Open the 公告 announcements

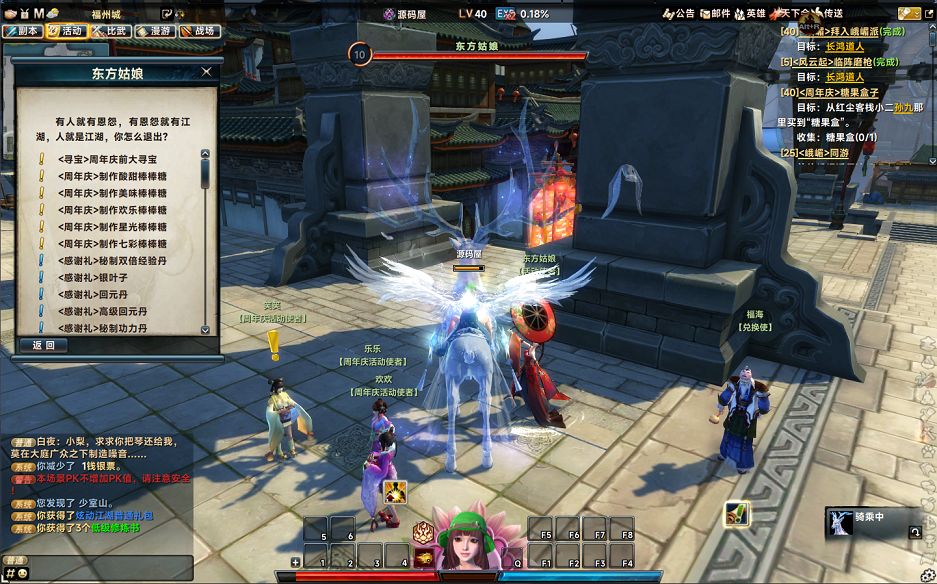[679, 13]
